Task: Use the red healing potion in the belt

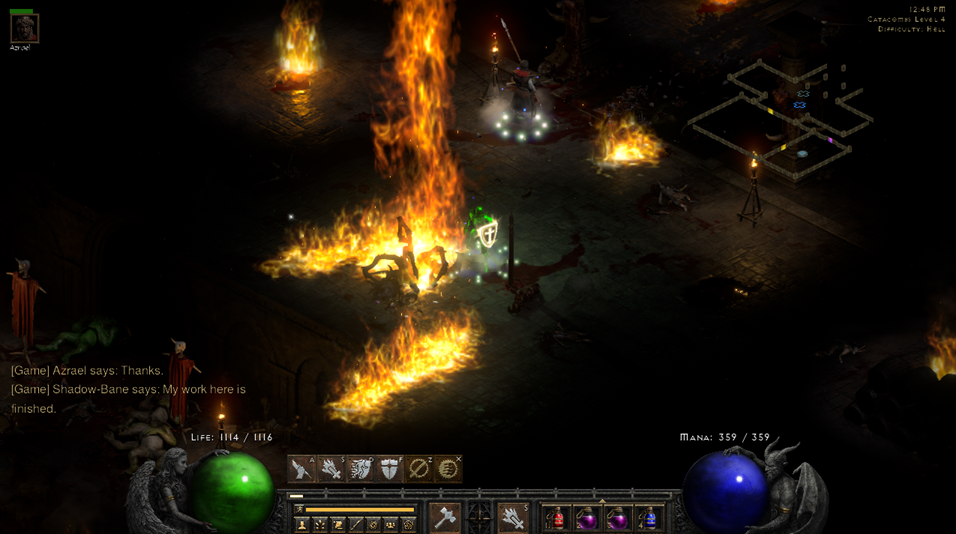Action: [556, 518]
